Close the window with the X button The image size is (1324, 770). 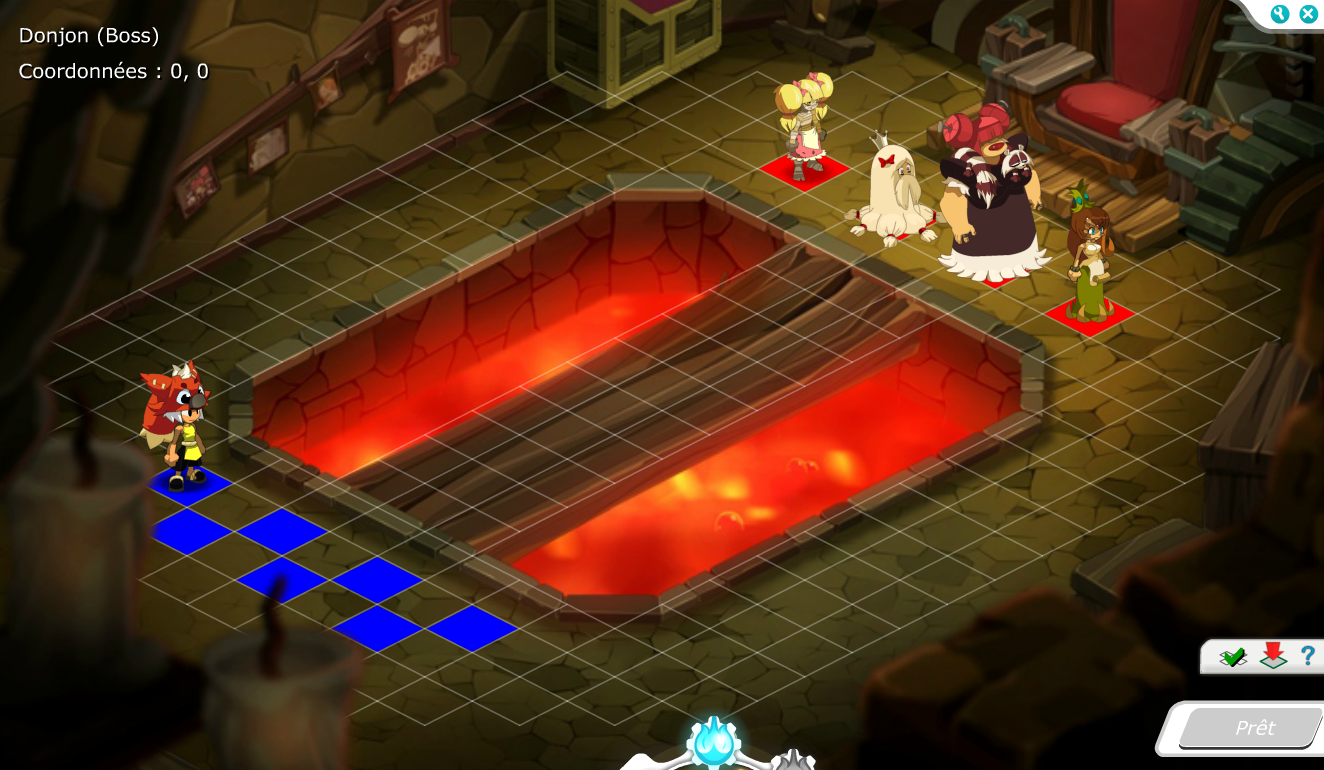coord(1308,14)
